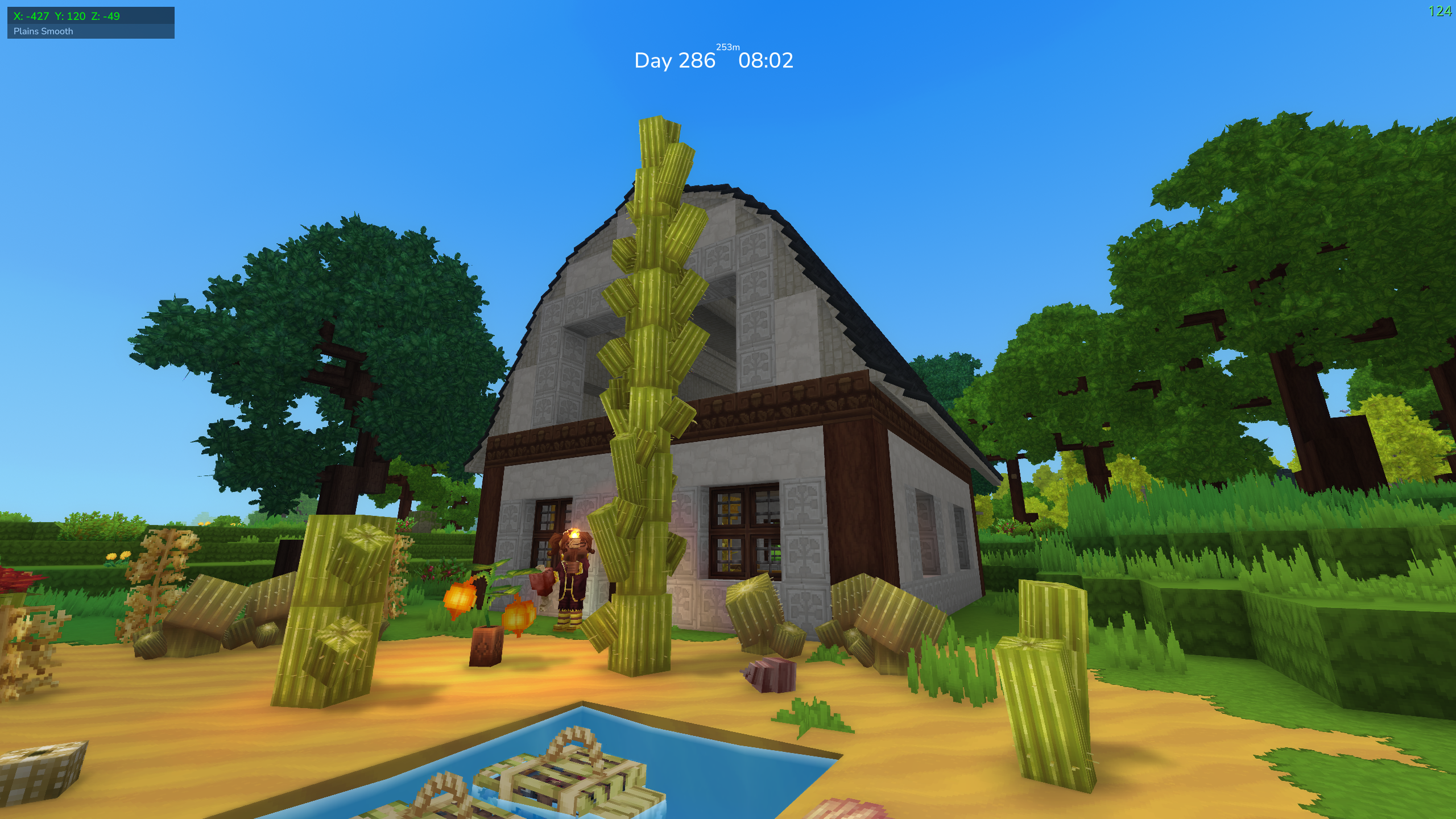Click the X: -427 coordinate readout
This screenshot has width=1456, height=819.
(32, 16)
